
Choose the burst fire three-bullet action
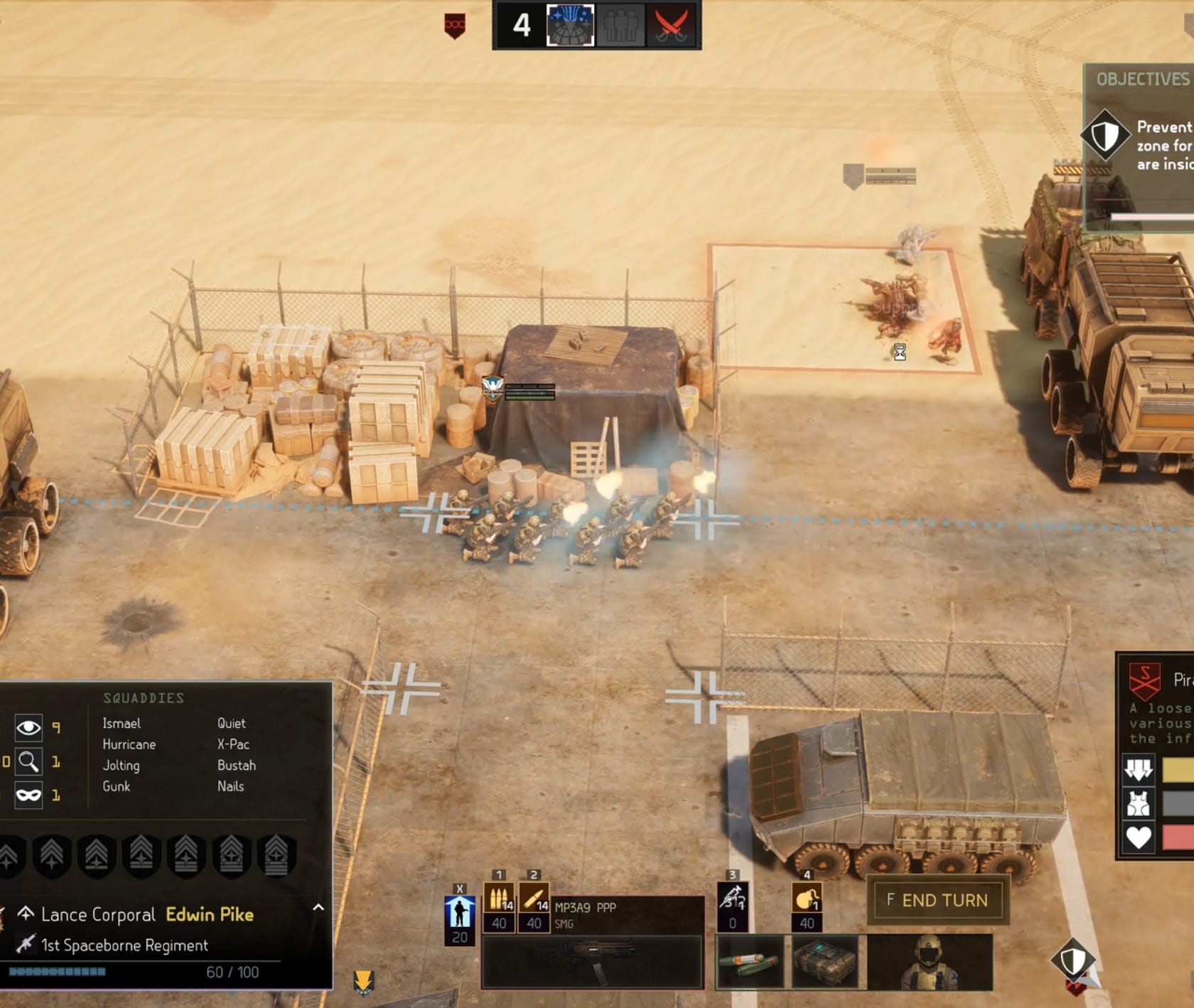[x=499, y=898]
